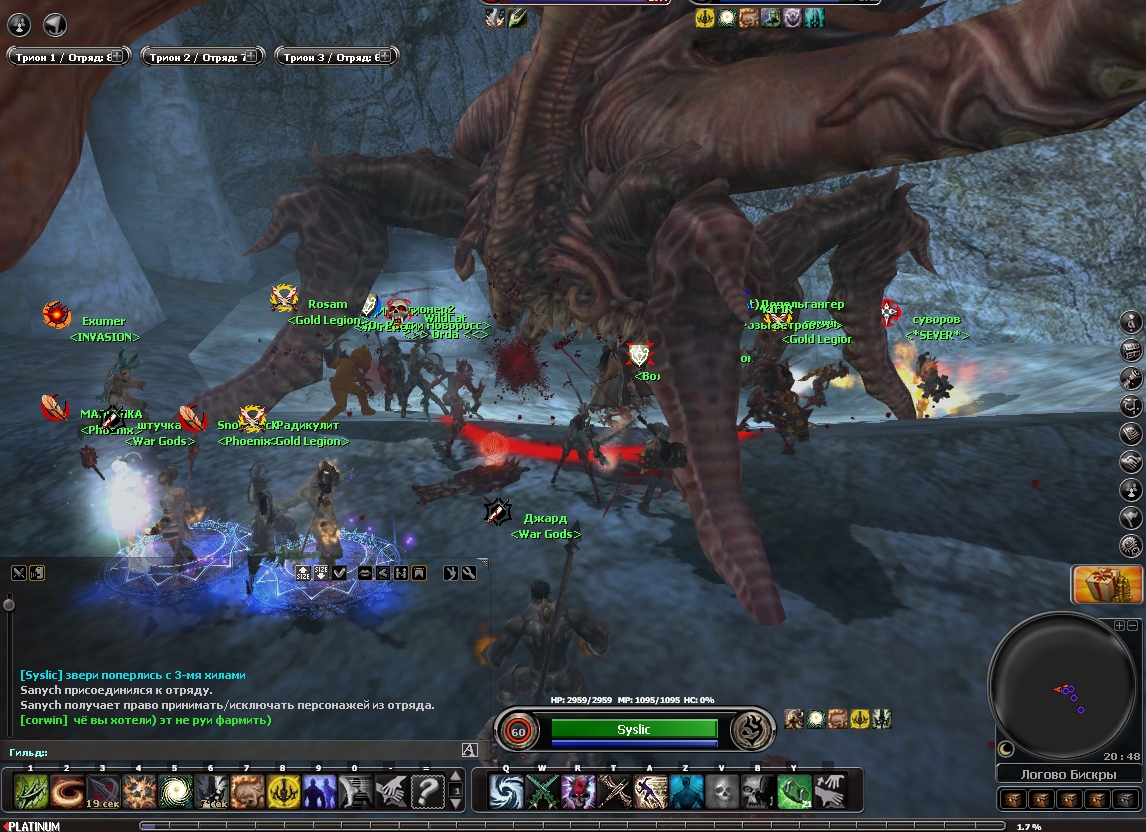Use the blue vortex skill on Q
Viewport: 1146px width, 832px height.
pyautogui.click(x=506, y=792)
